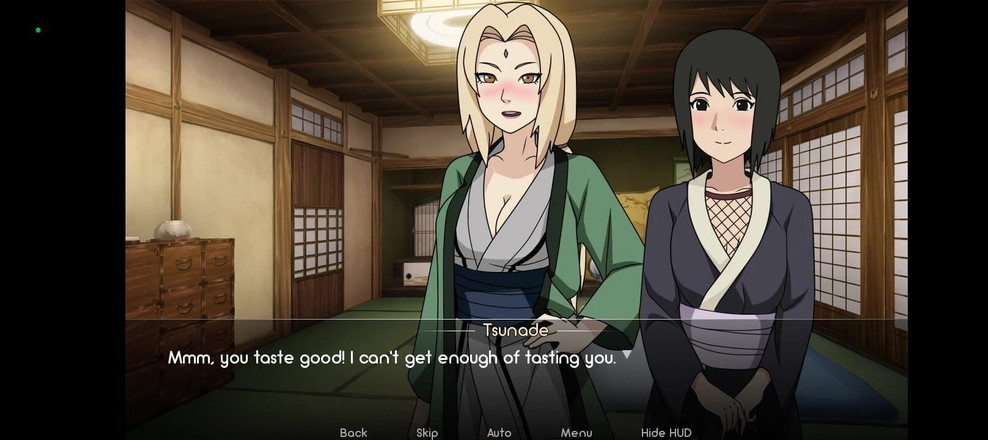
Task: Open the game Menu
Action: (576, 432)
